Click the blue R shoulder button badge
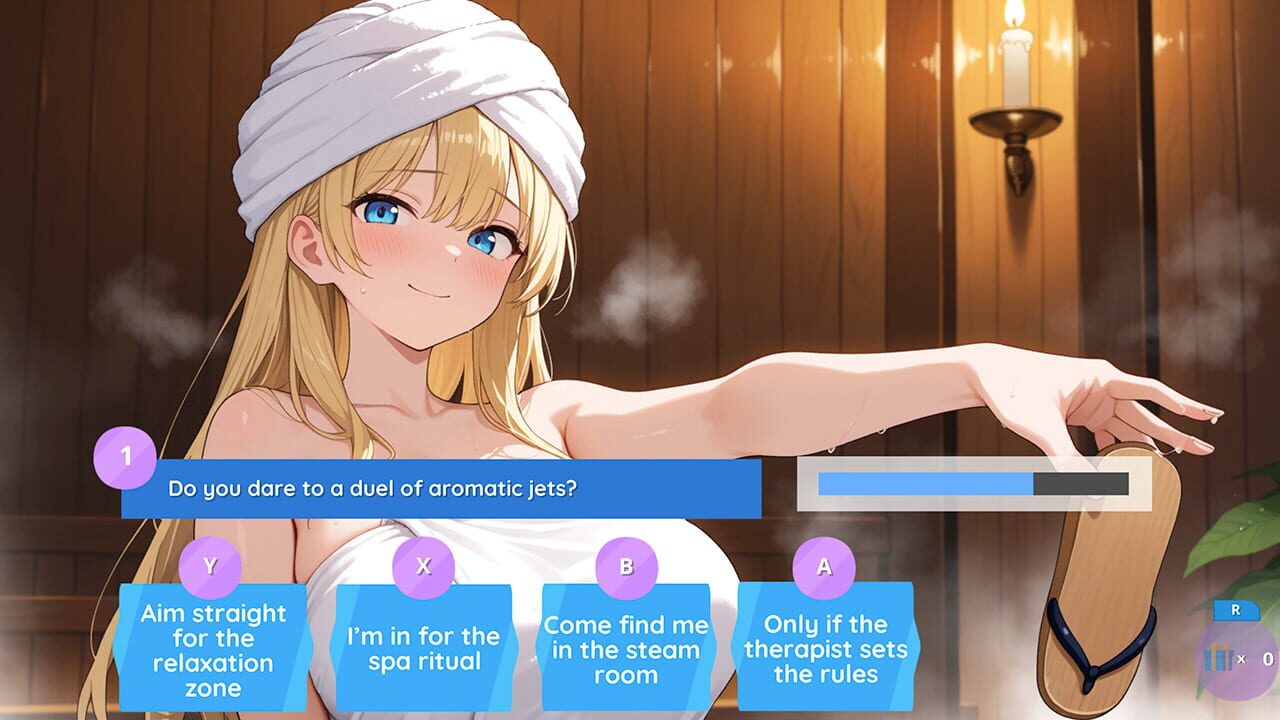Image resolution: width=1280 pixels, height=720 pixels. (1236, 608)
